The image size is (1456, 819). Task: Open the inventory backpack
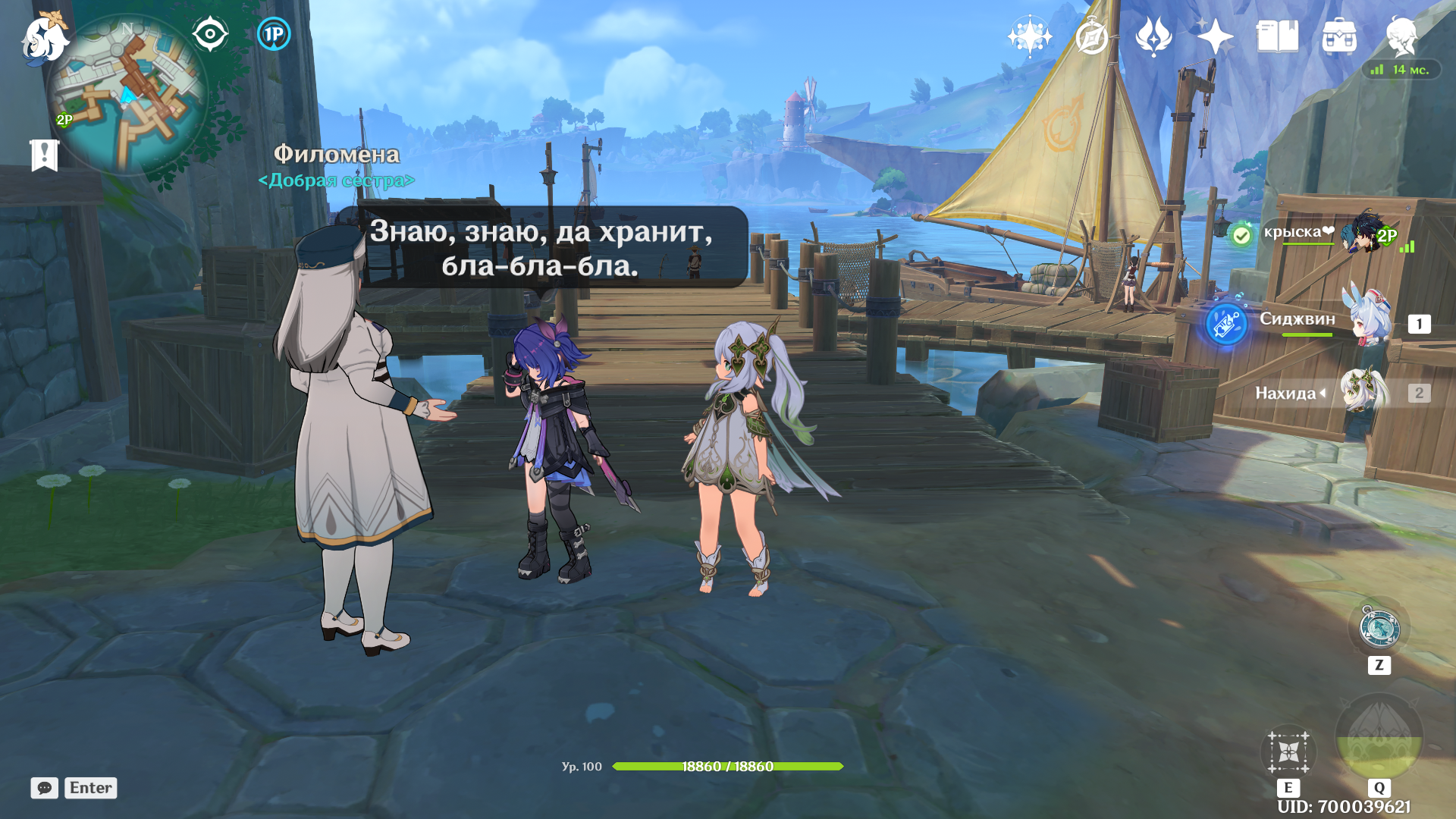pyautogui.click(x=1339, y=36)
